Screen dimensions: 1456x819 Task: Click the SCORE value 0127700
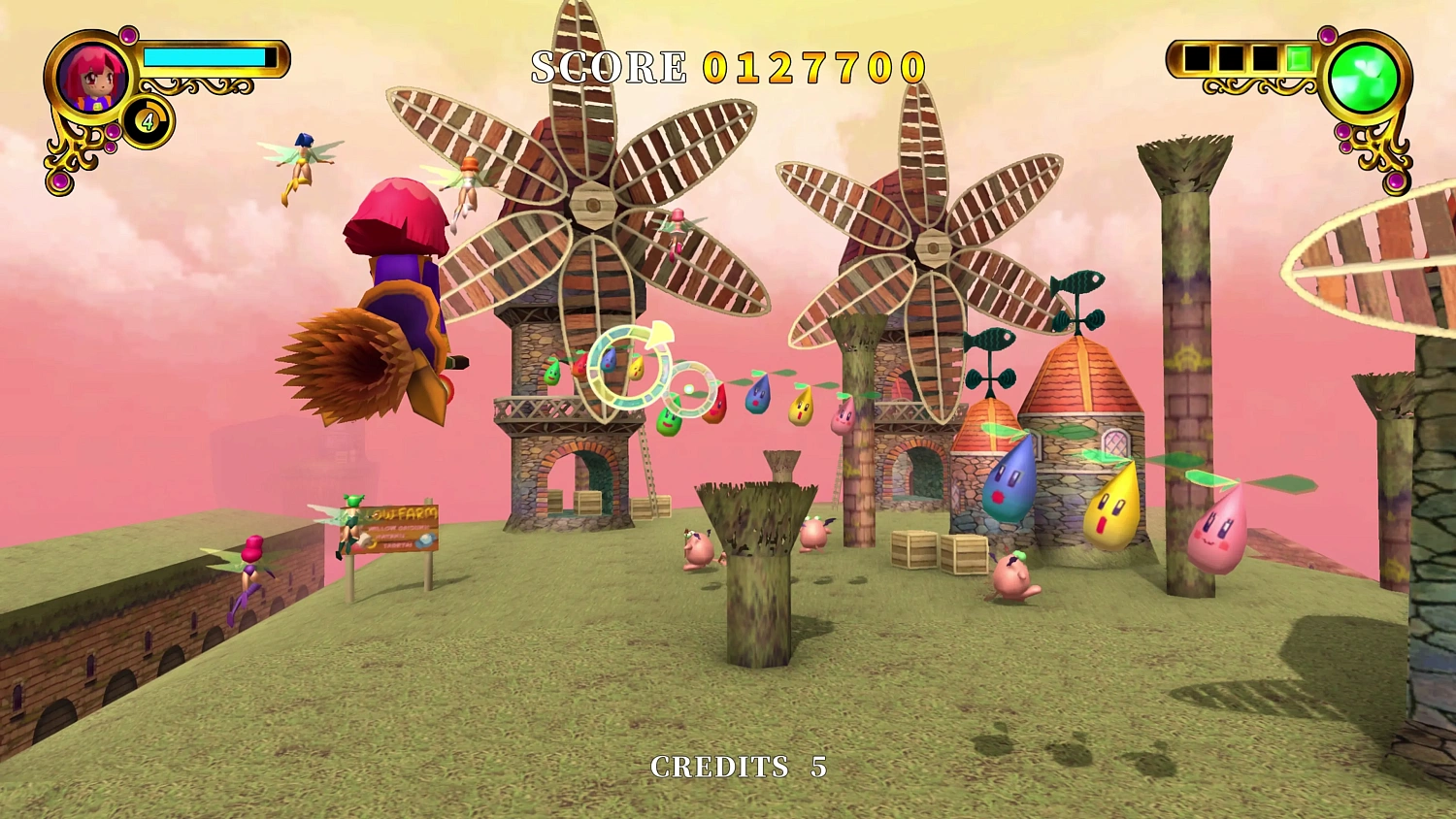coord(813,67)
